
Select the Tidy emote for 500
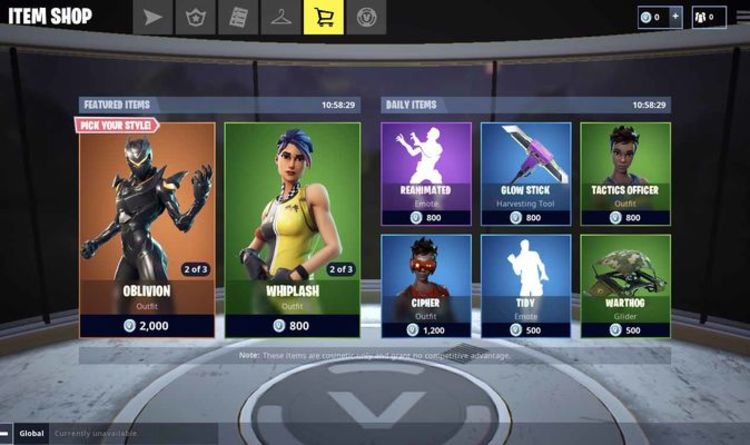click(526, 284)
